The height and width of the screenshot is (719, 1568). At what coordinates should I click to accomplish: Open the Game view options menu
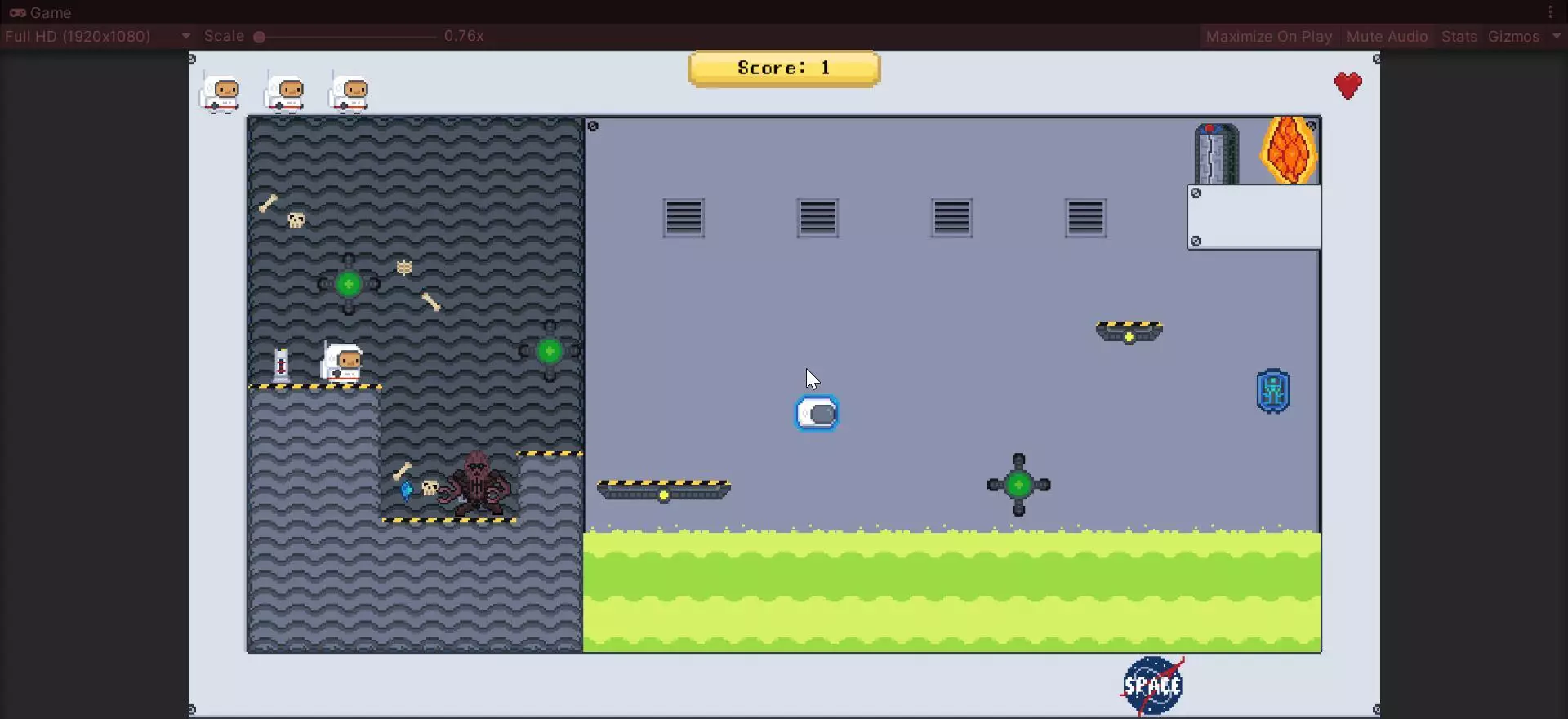[1549, 11]
